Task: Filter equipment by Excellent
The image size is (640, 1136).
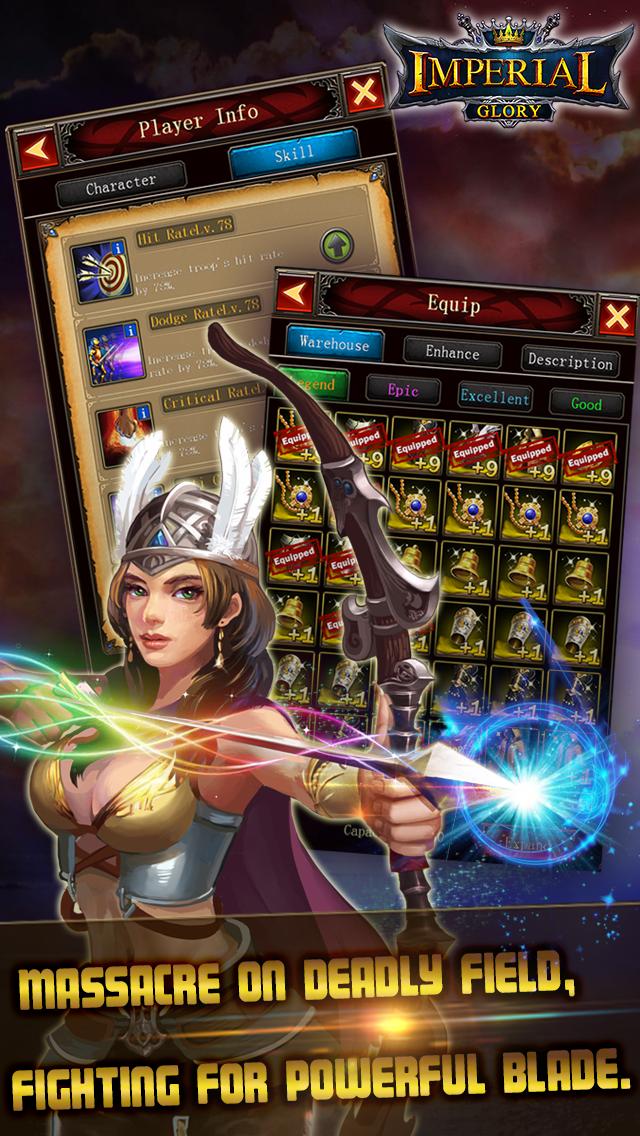Action: [494, 397]
